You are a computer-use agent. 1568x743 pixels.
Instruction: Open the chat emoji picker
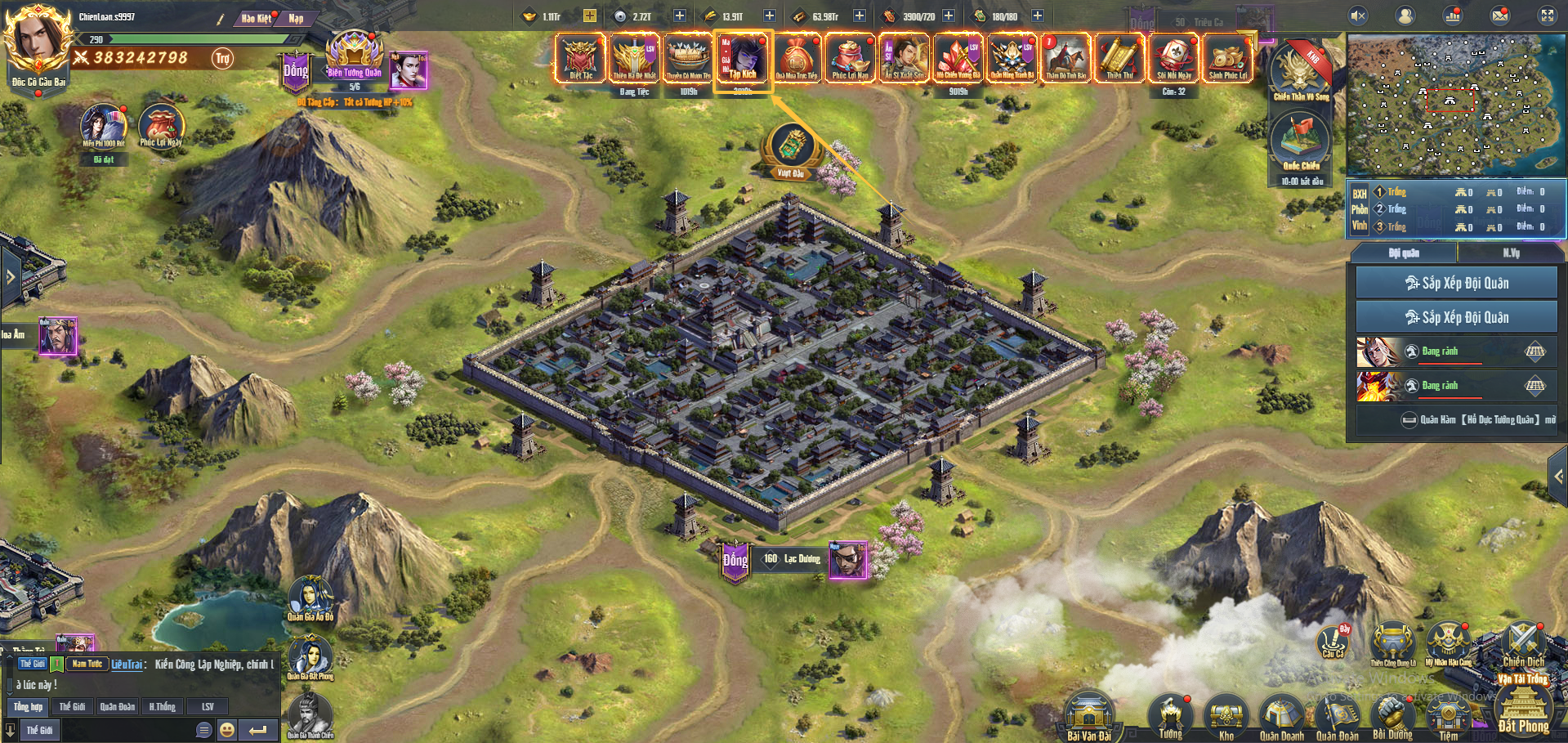pyautogui.click(x=227, y=729)
